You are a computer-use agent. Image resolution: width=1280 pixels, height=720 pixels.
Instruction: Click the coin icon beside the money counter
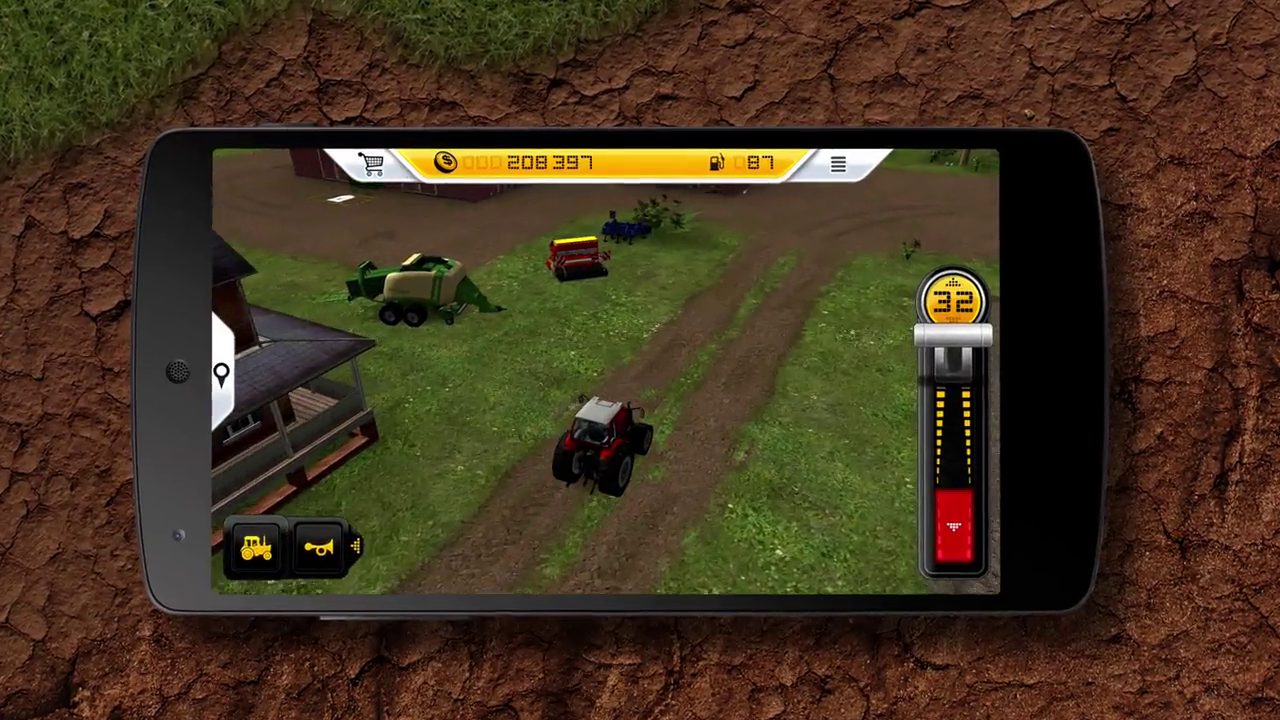(444, 163)
